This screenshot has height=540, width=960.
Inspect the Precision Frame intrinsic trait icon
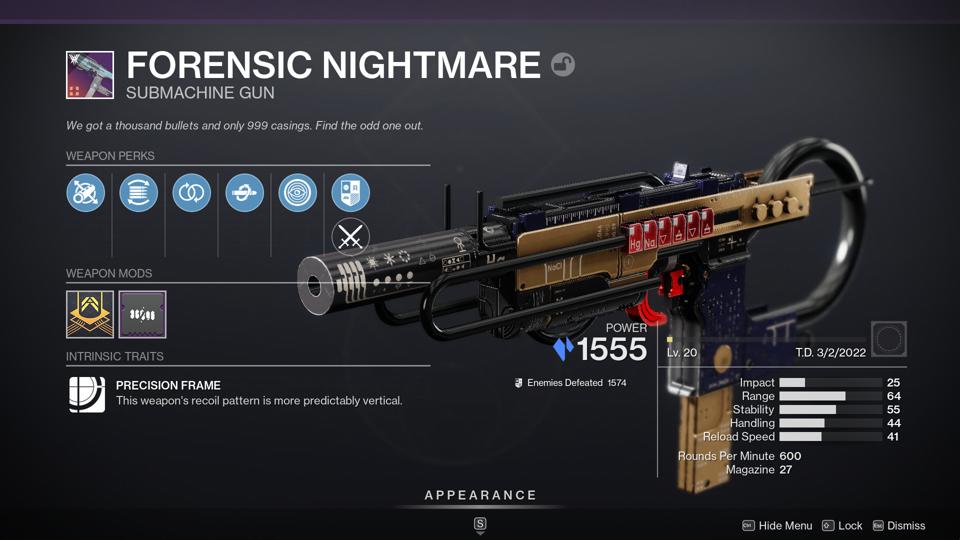point(86,393)
